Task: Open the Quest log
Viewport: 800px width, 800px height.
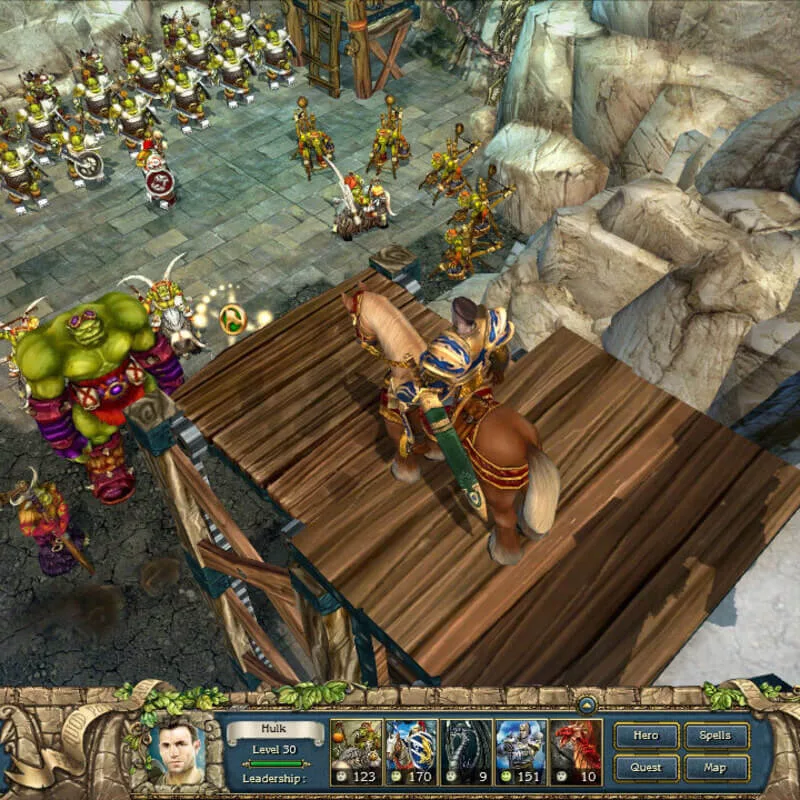Action: 646,768
